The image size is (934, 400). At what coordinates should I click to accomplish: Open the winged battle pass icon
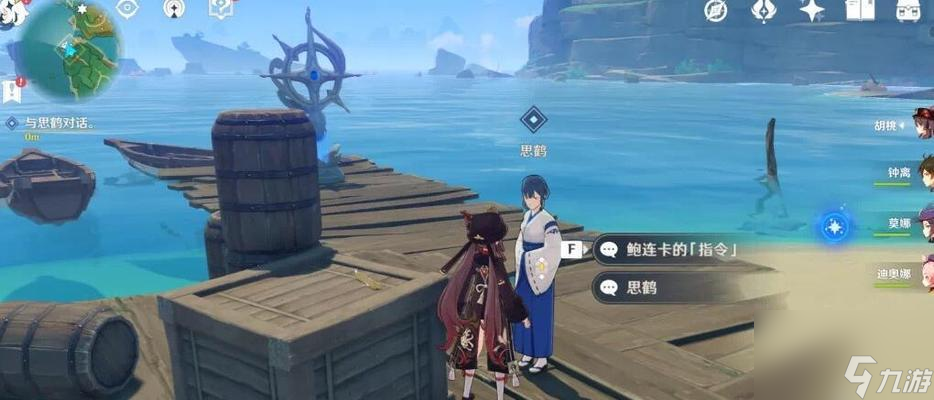point(763,10)
